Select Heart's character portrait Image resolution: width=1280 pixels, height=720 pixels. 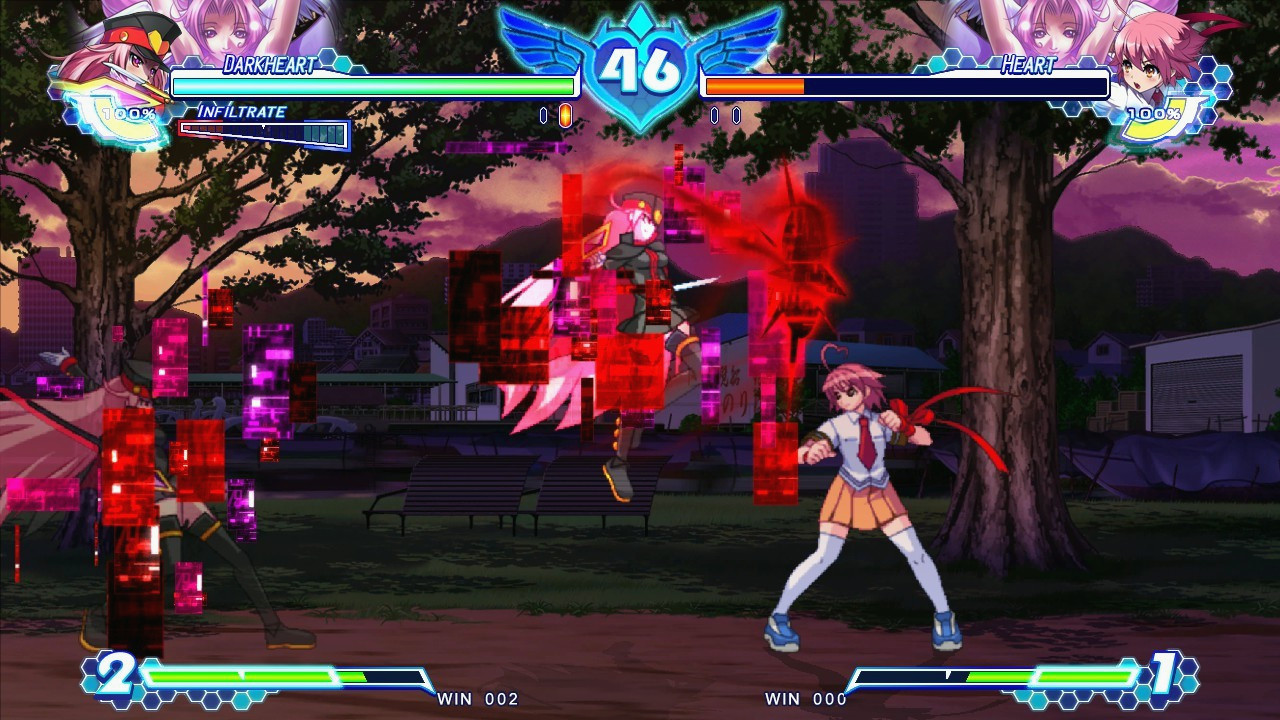tap(1162, 58)
